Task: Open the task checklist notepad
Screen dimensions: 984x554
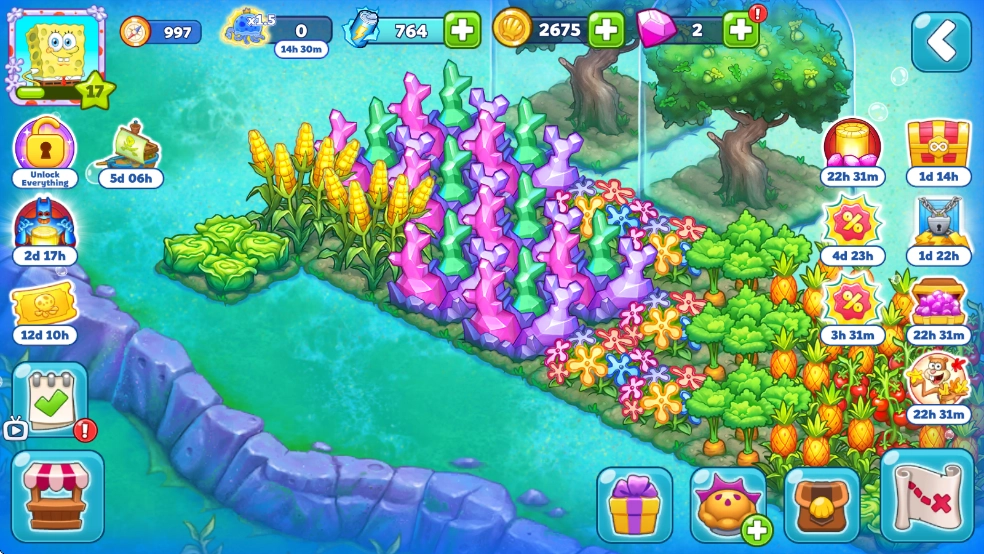Action: point(49,400)
